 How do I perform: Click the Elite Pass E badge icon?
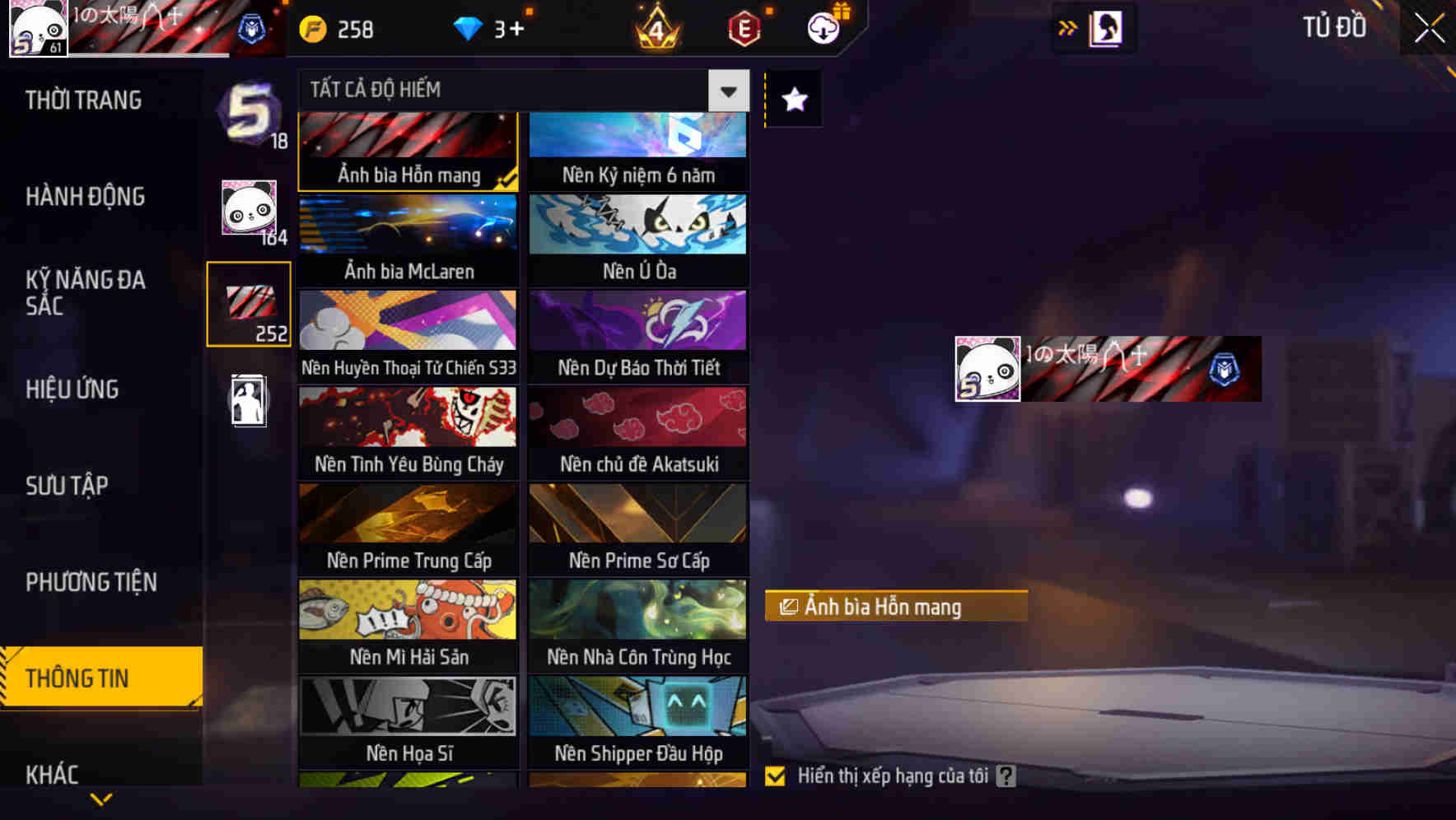742,29
